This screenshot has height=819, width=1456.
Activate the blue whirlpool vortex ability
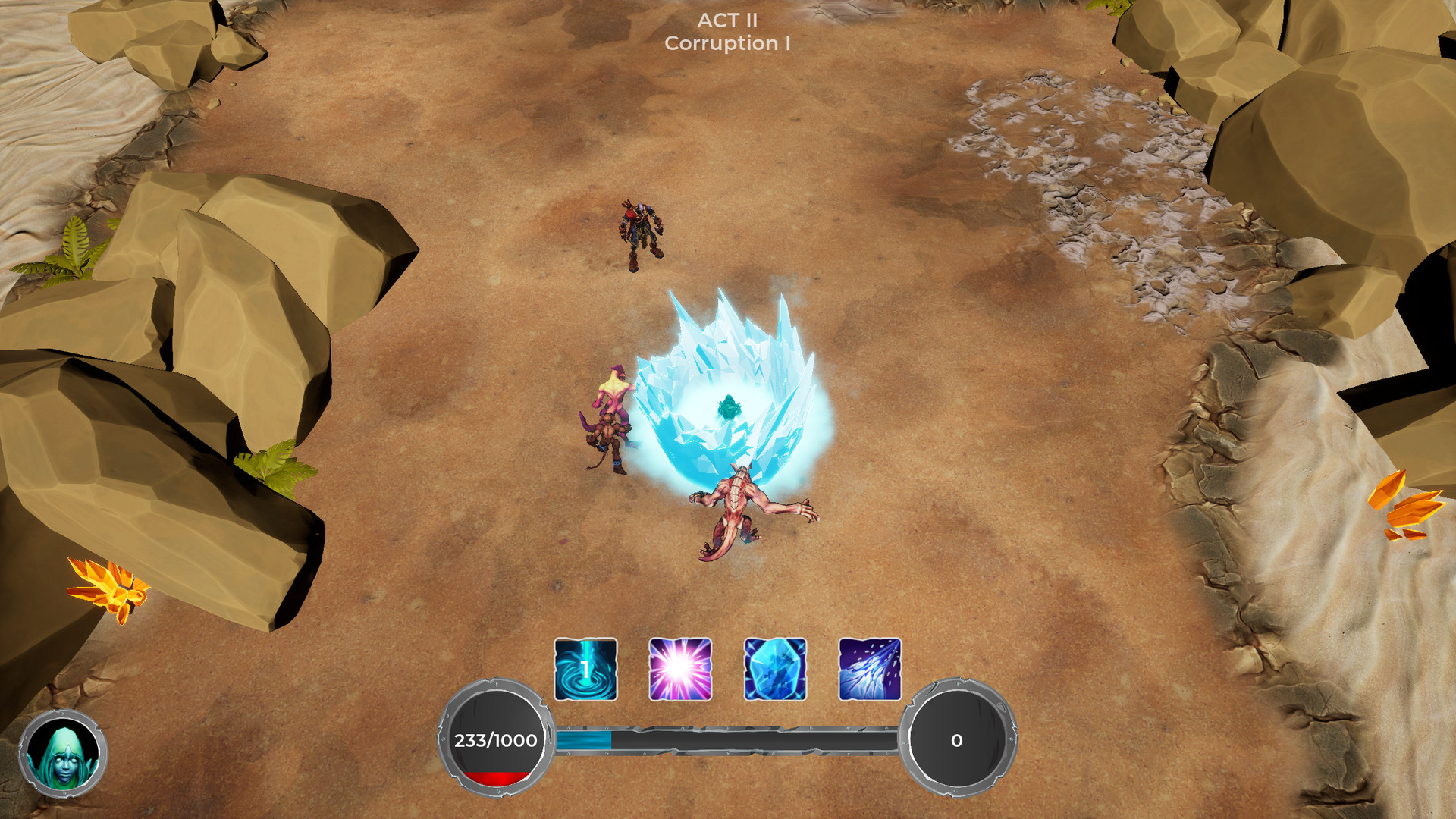tap(585, 669)
